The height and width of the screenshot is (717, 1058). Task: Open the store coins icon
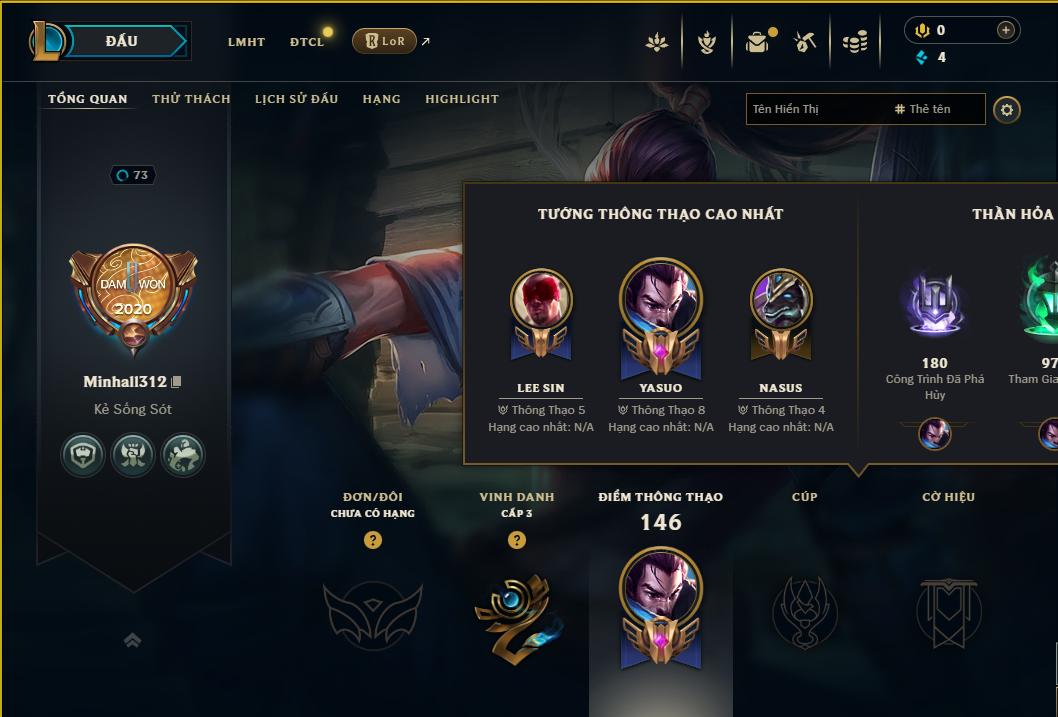click(855, 42)
